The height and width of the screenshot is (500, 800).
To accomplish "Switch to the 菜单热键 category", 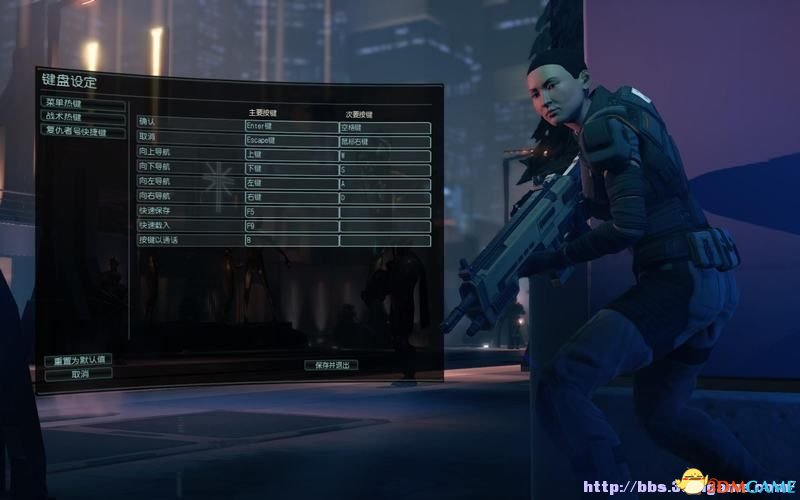I will tap(82, 103).
